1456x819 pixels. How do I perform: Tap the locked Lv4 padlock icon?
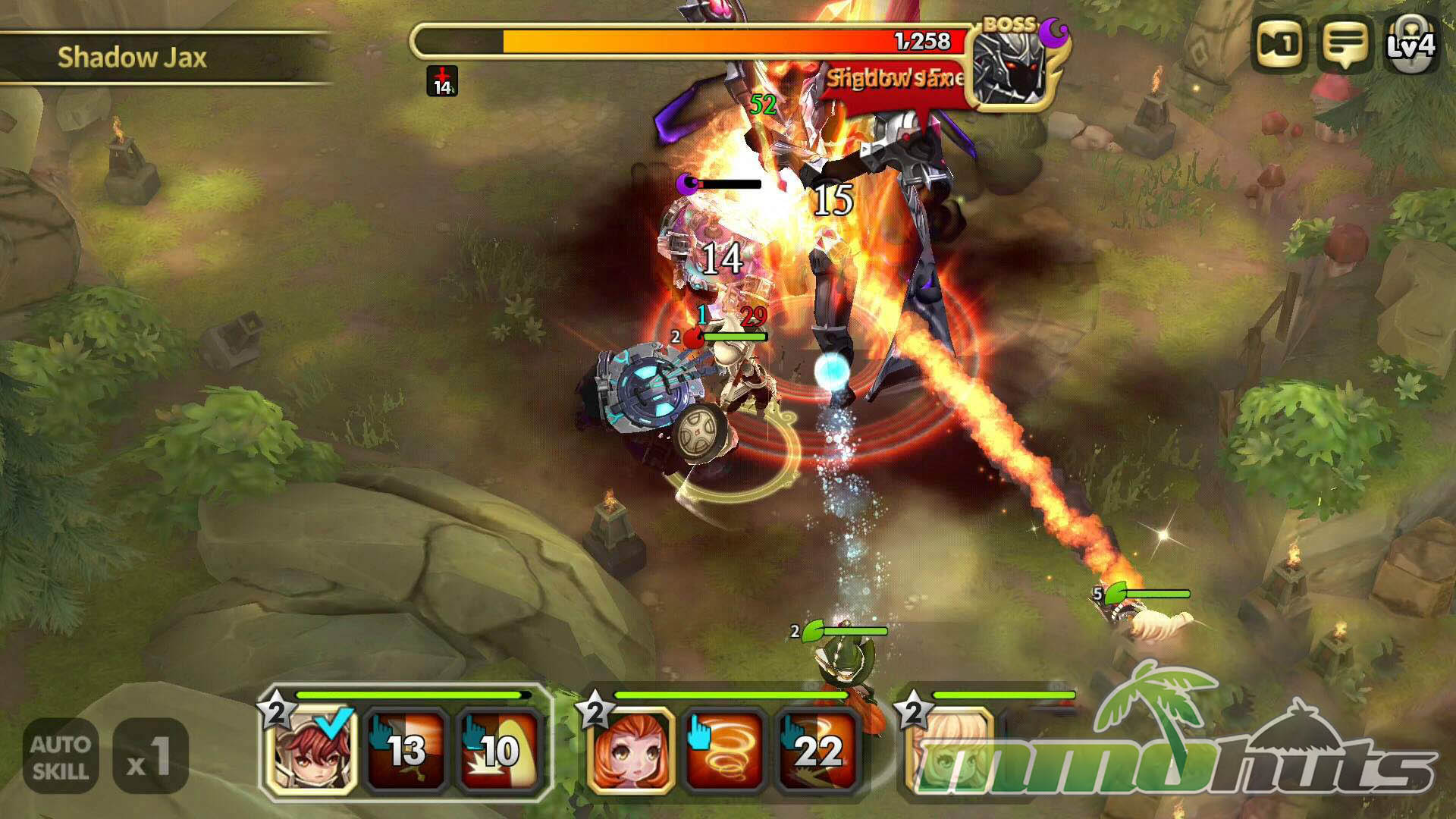1410,44
